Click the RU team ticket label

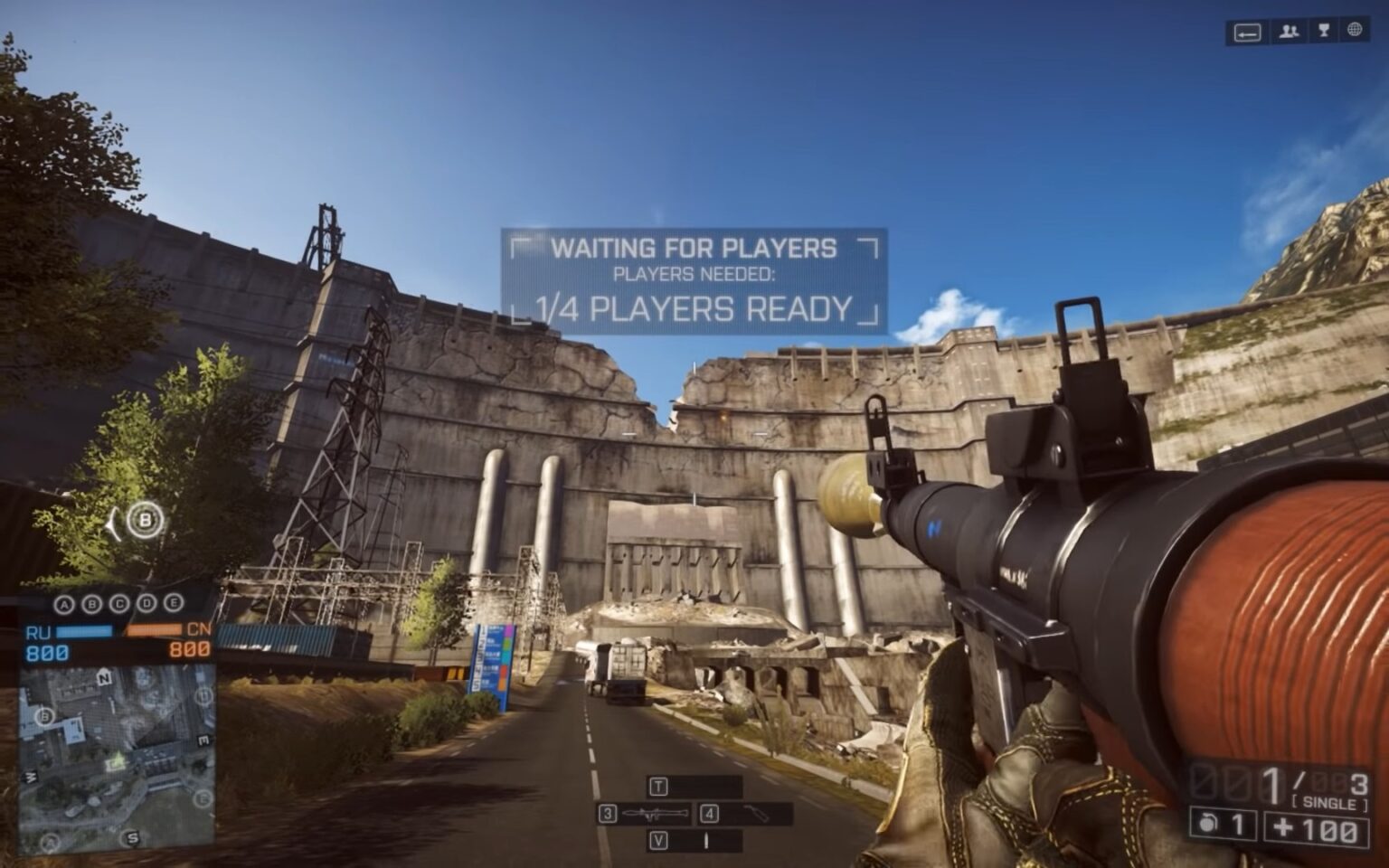38,630
